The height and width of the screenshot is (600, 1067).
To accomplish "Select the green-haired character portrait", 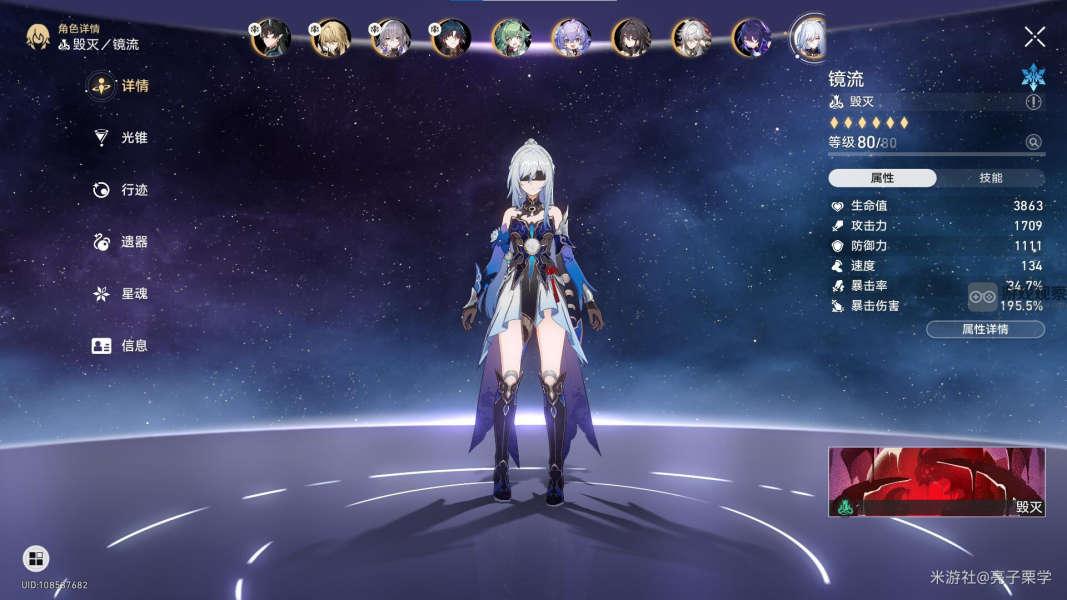I will (510, 38).
